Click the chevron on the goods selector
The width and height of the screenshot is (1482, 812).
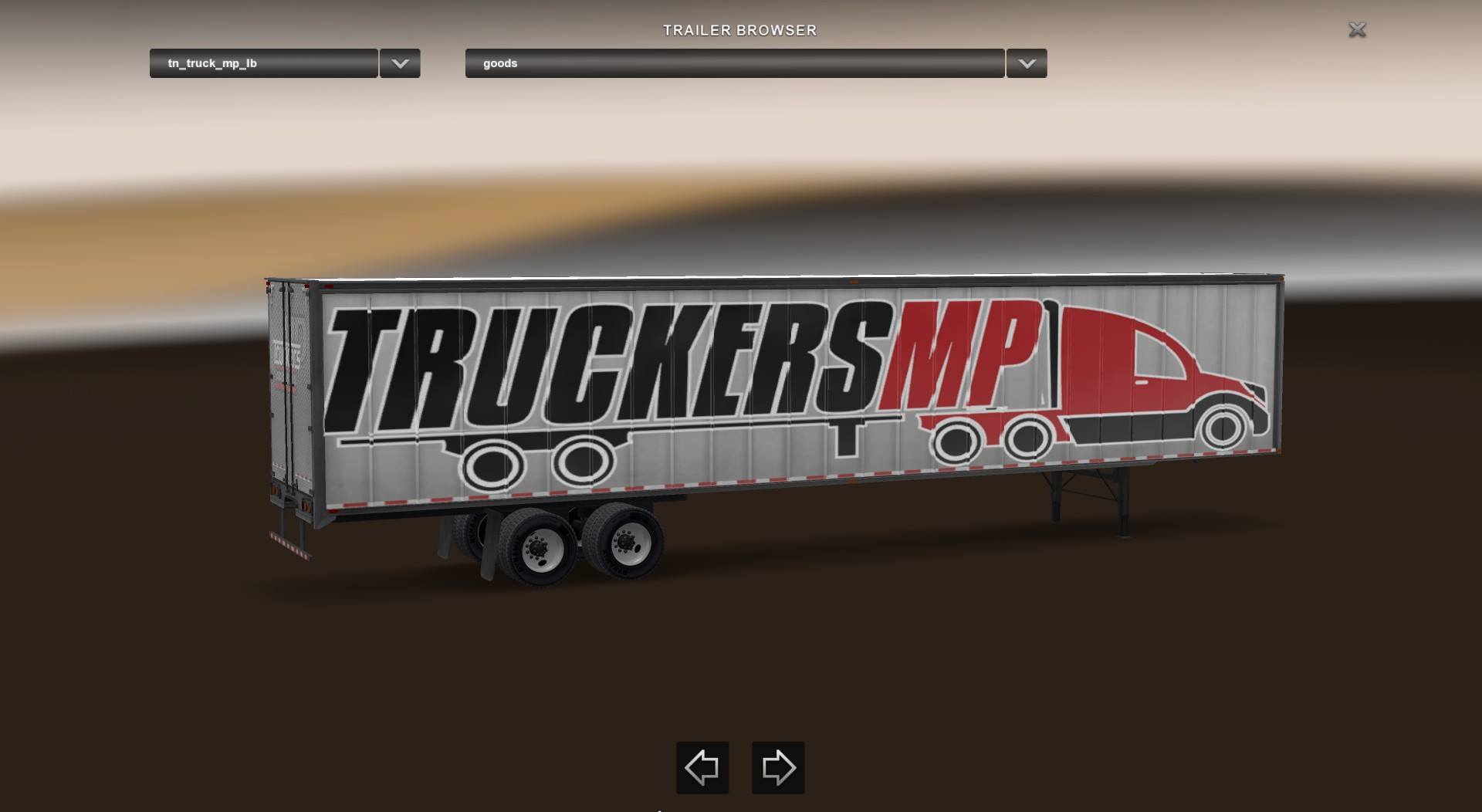pos(1025,64)
